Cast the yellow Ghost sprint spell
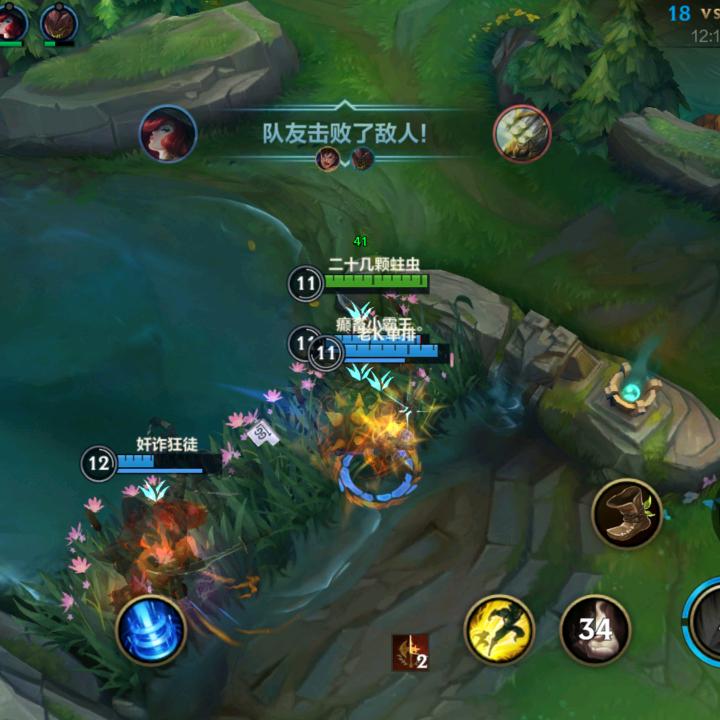720x720 pixels. [499, 629]
